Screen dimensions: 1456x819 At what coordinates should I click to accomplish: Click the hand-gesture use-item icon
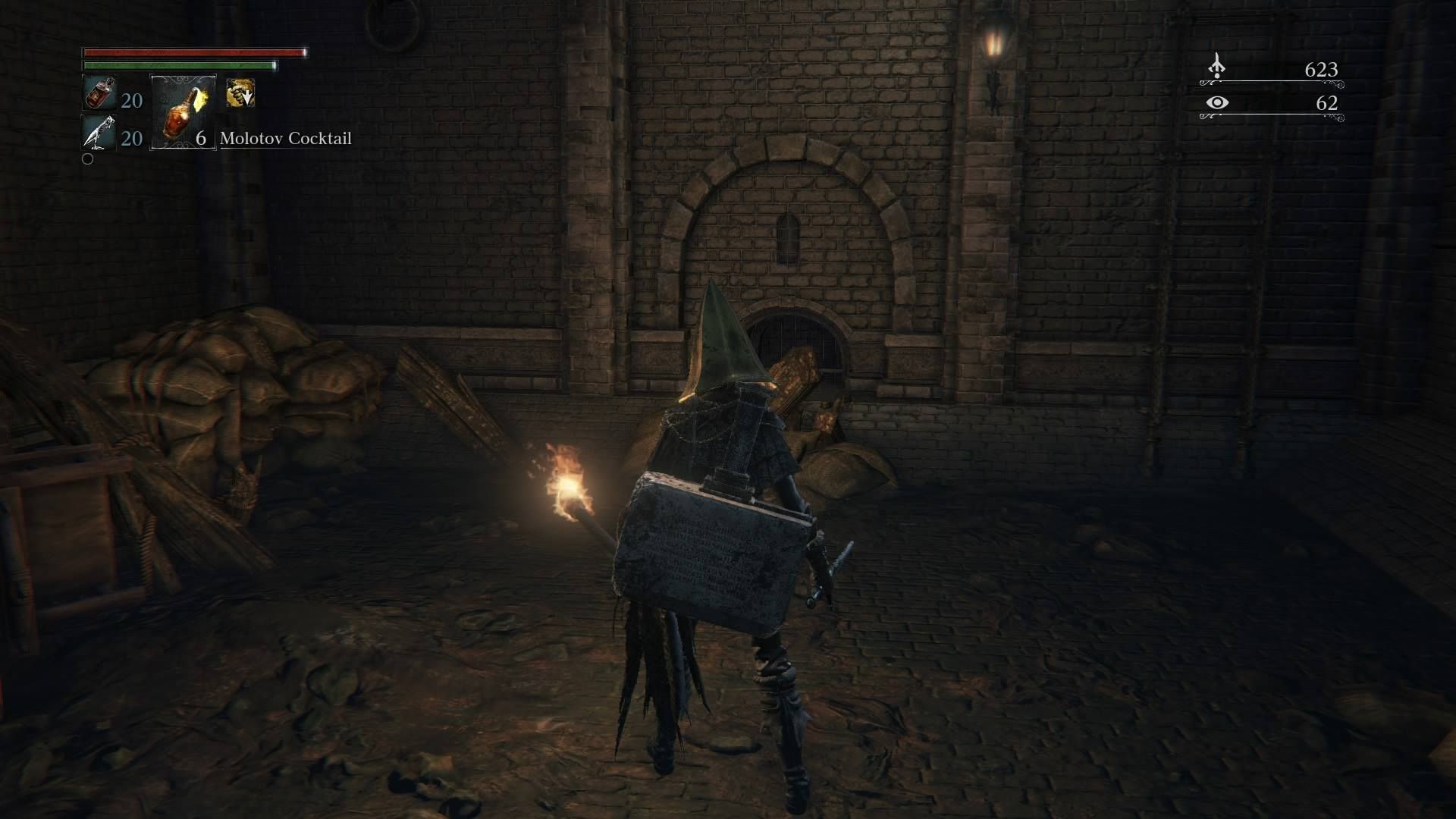pos(239,94)
